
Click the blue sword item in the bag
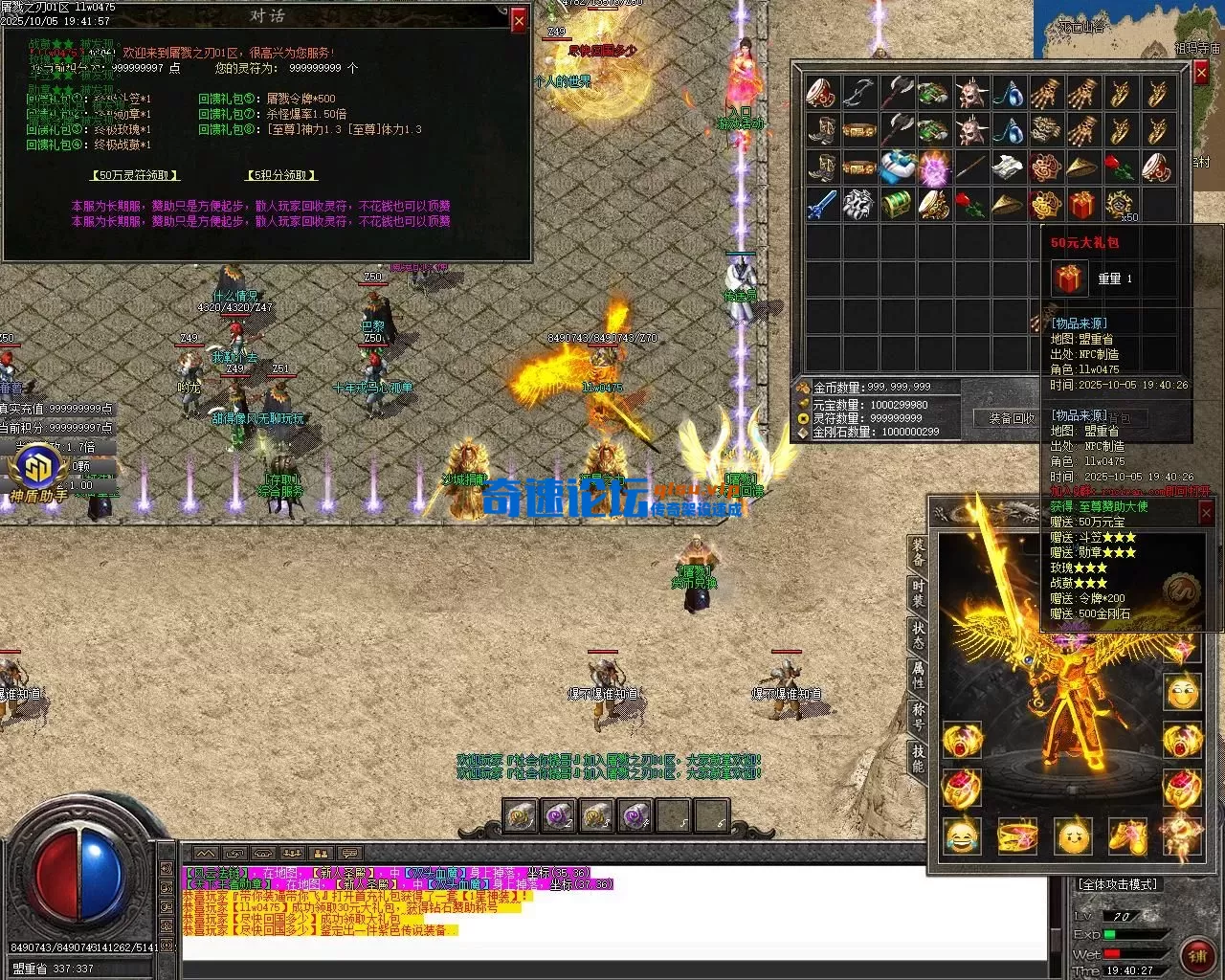(819, 202)
